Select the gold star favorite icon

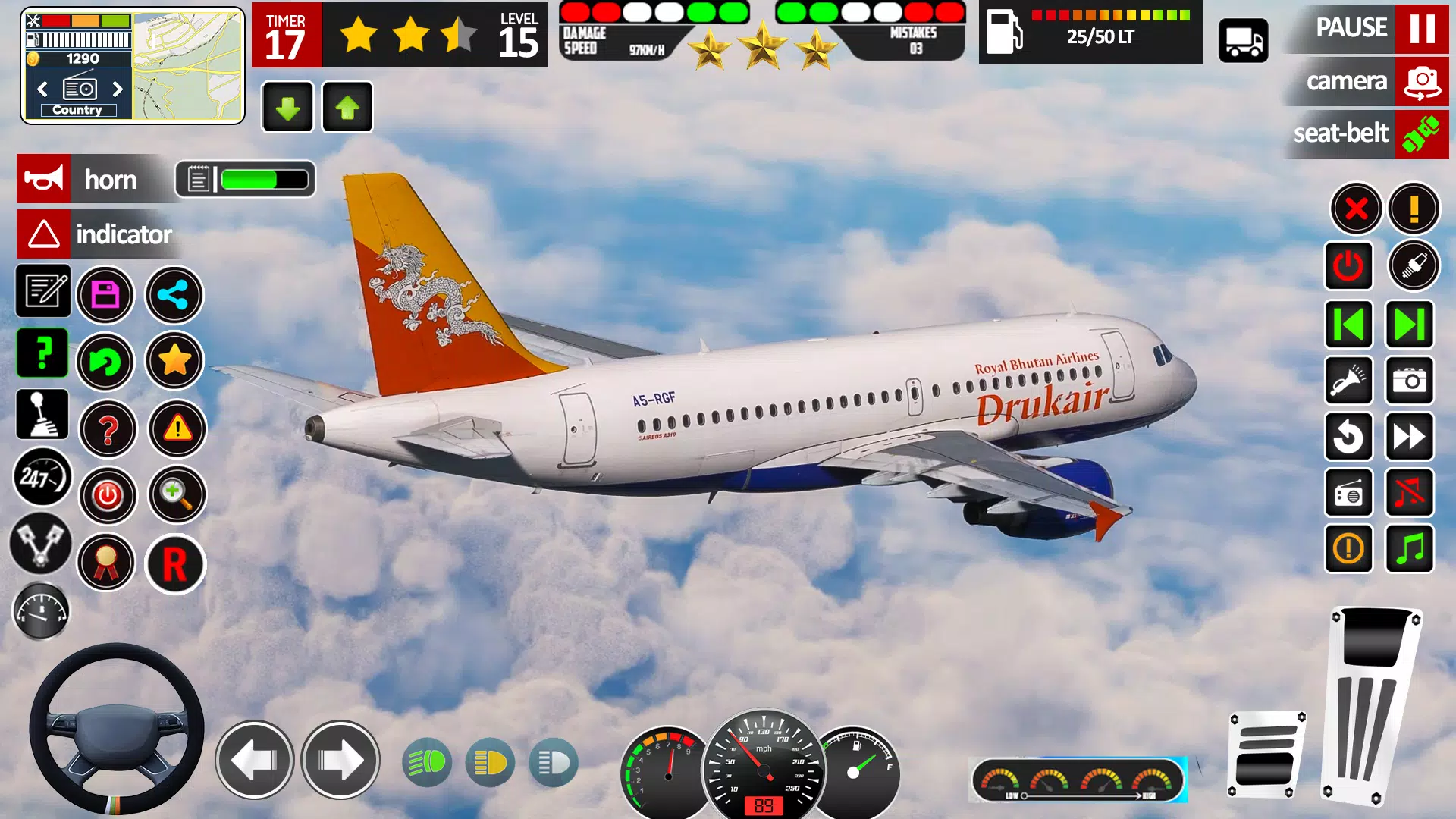click(x=174, y=361)
